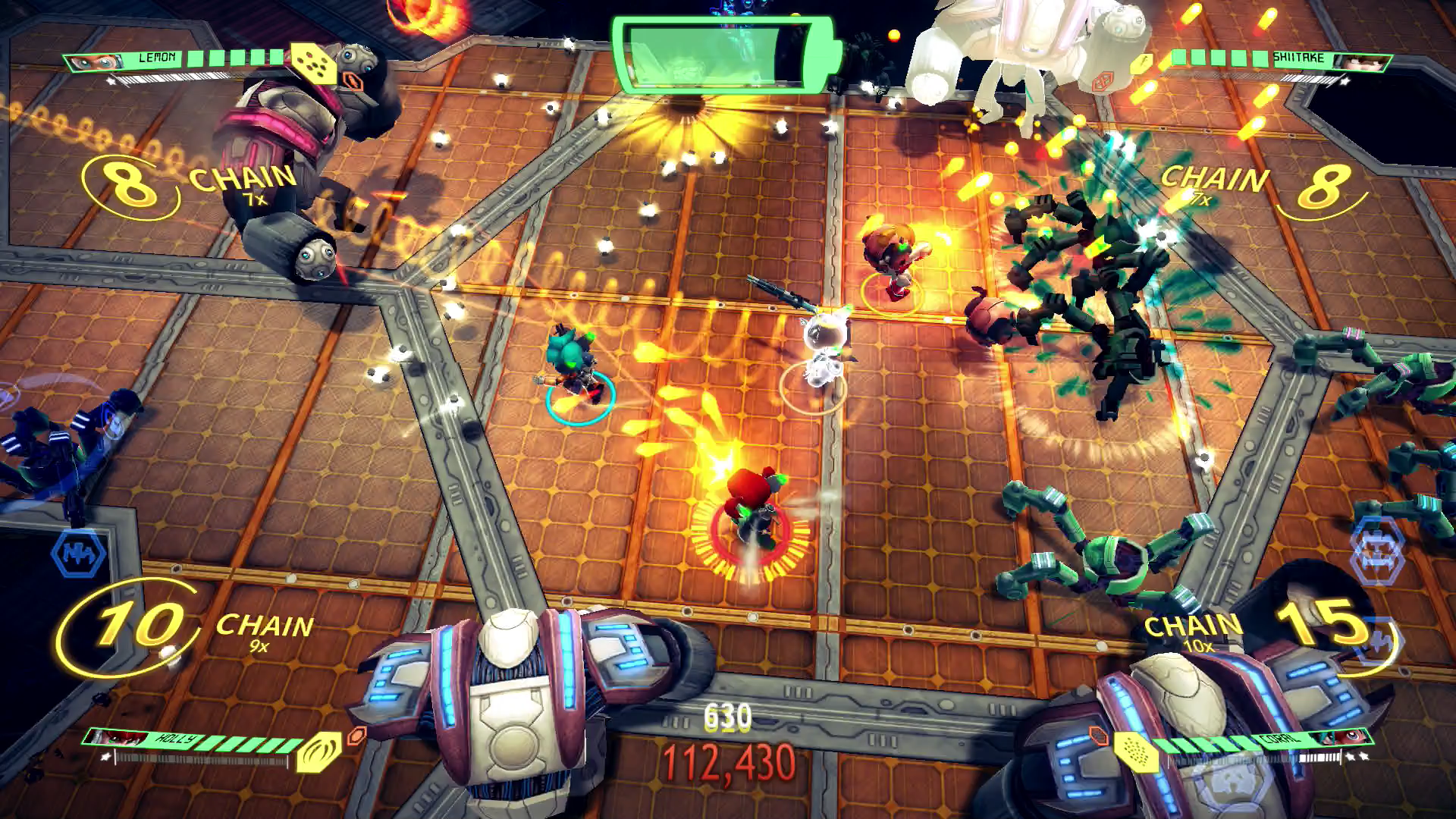
Task: Select Shiitake's yellow hexagon weapon icon
Action: click(x=1142, y=64)
